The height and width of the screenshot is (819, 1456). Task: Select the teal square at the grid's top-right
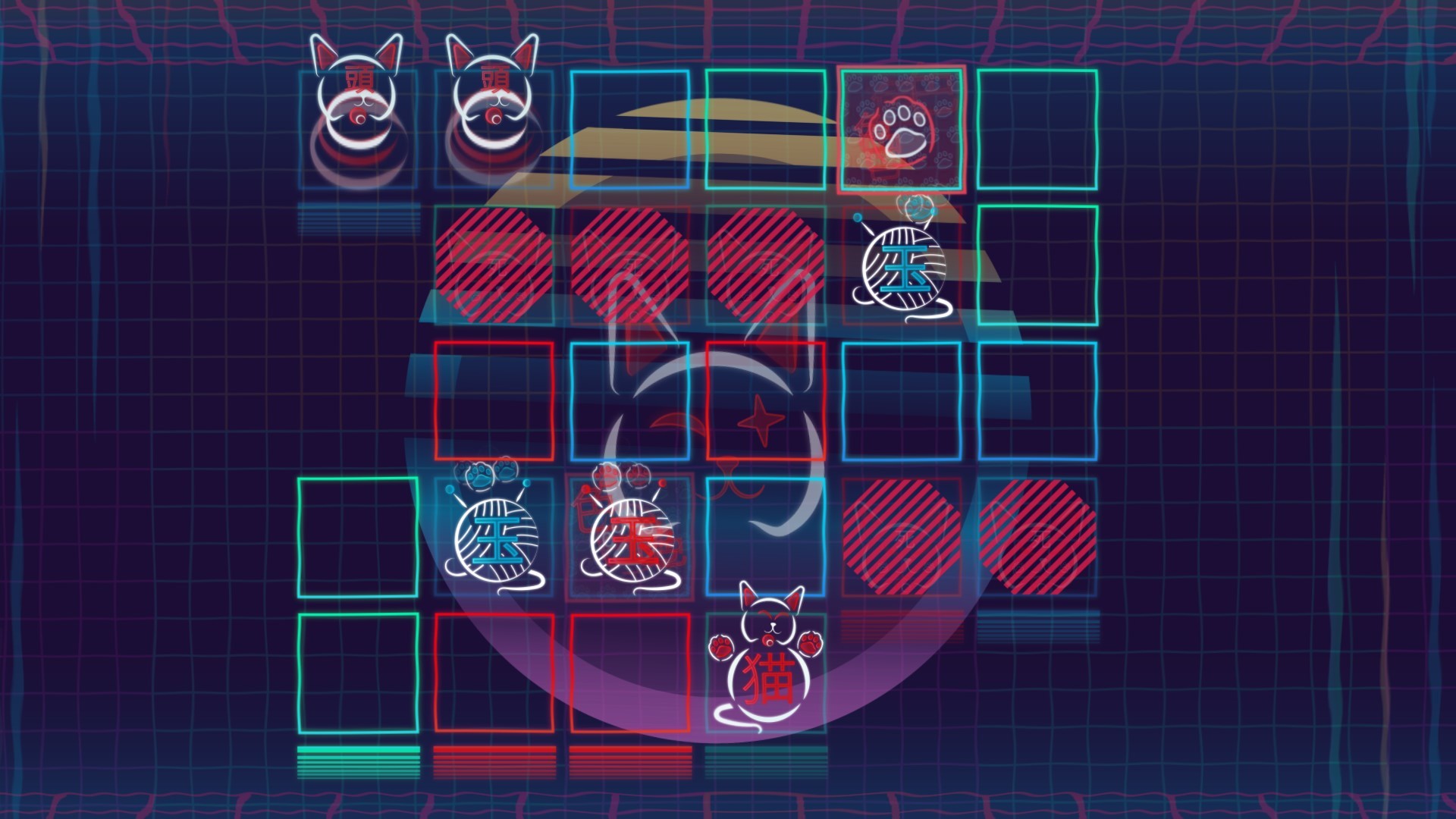click(x=1037, y=129)
